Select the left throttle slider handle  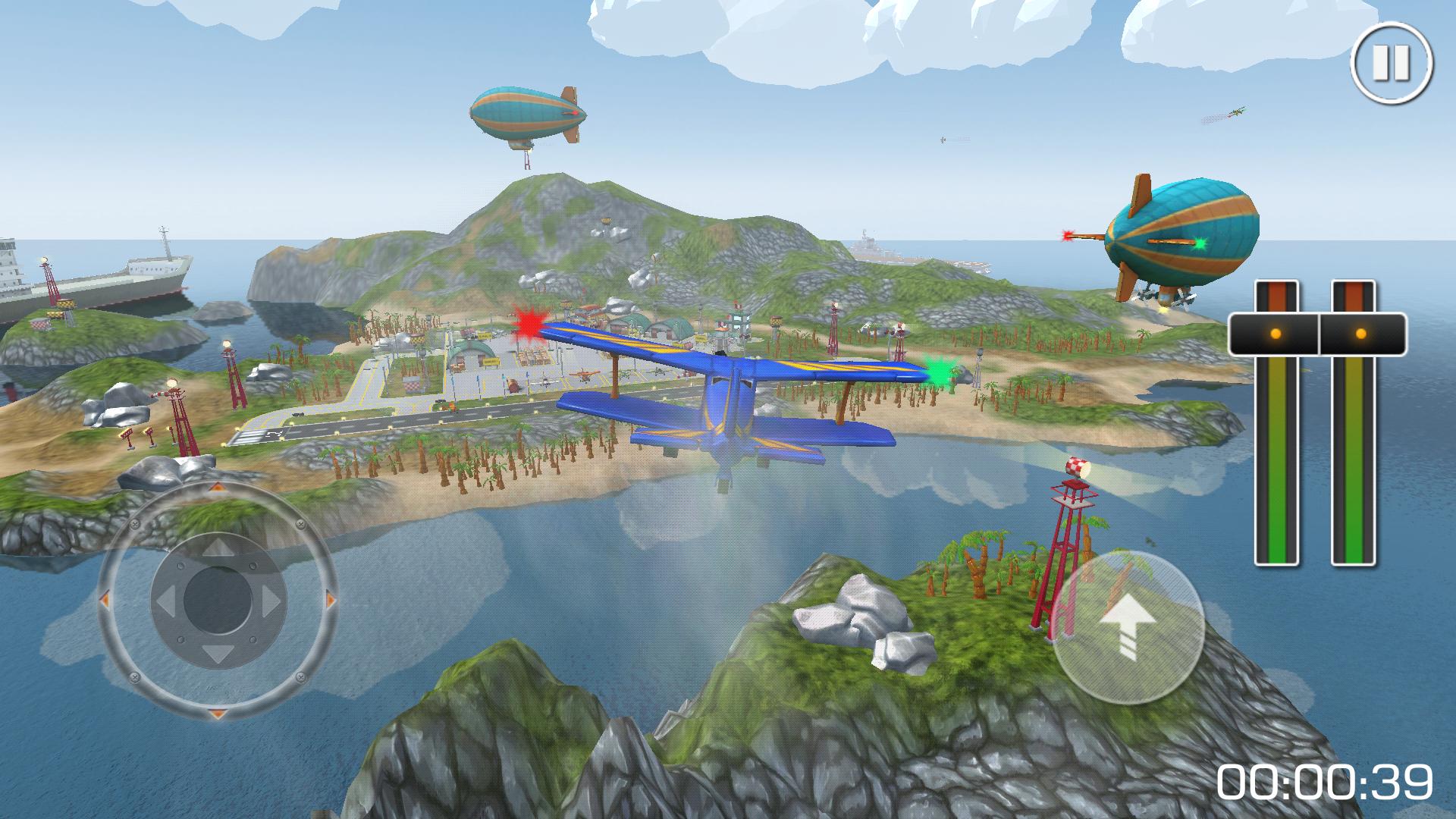click(x=1276, y=334)
